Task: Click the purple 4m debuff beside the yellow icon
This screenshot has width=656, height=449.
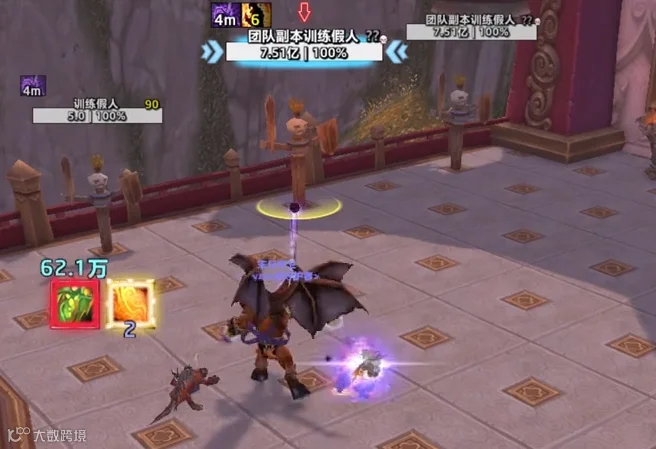Action: [225, 15]
